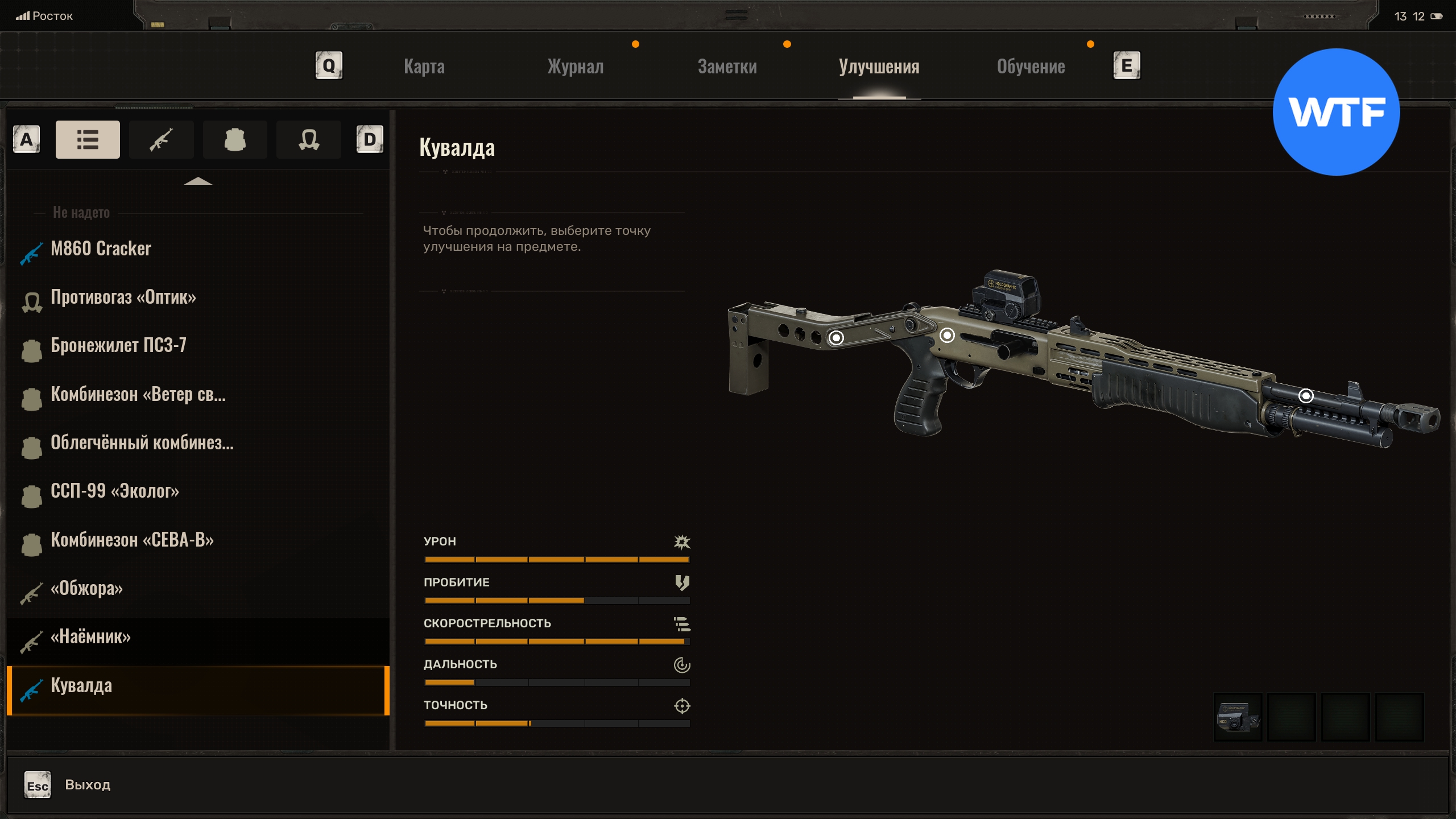Open the Заметки tab
1456x819 pixels.
[x=727, y=67]
